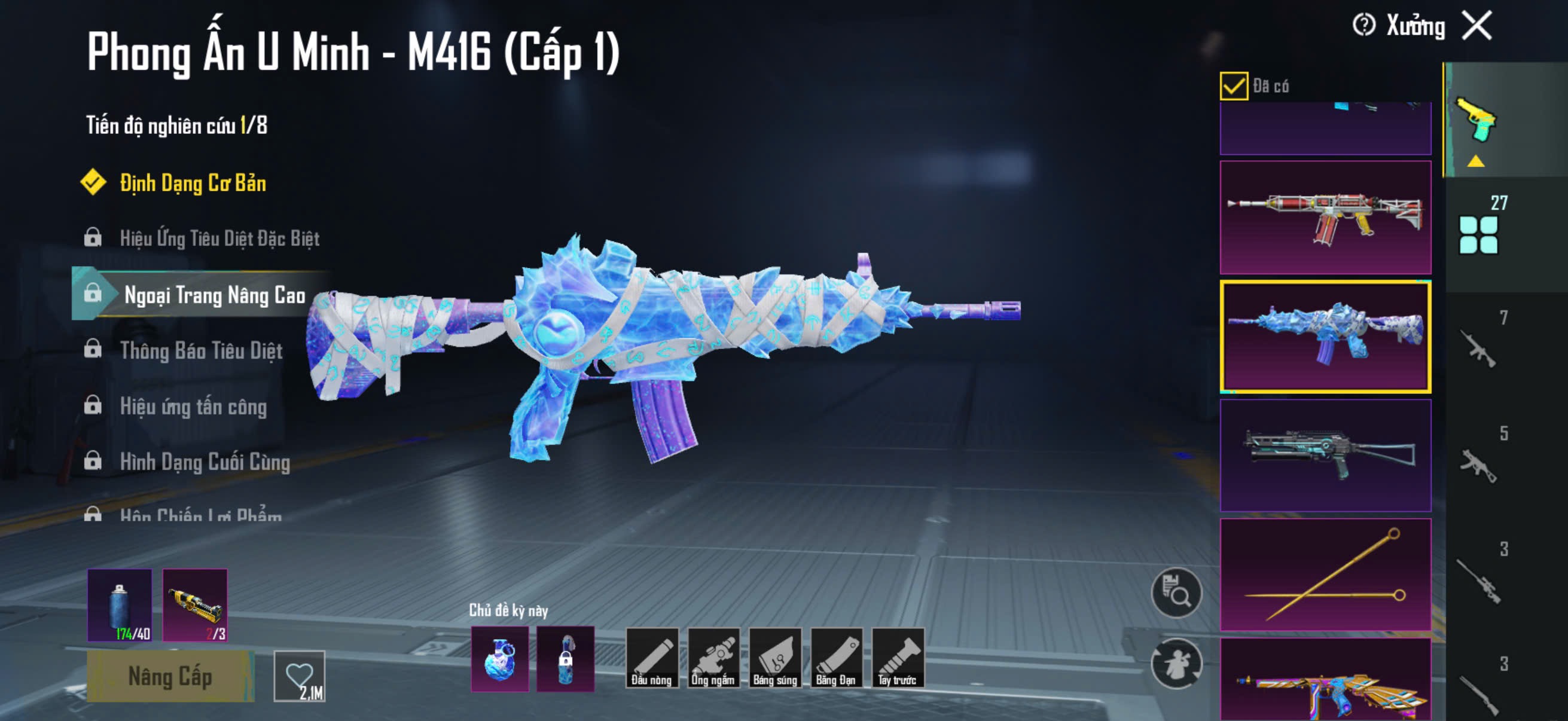The height and width of the screenshot is (721, 1568).
Task: Select the Tay trước foregrip slot
Action: pos(897,658)
